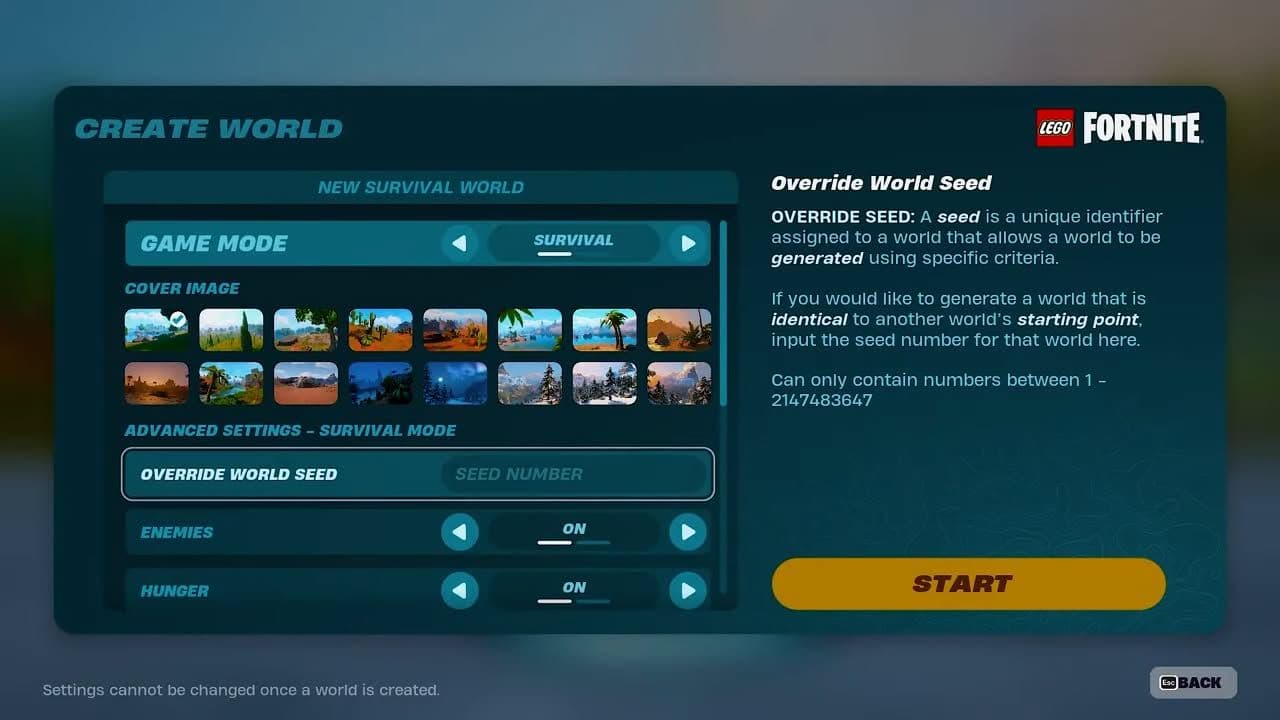
Task: Click the Override World Seed number field
Action: [x=574, y=474]
